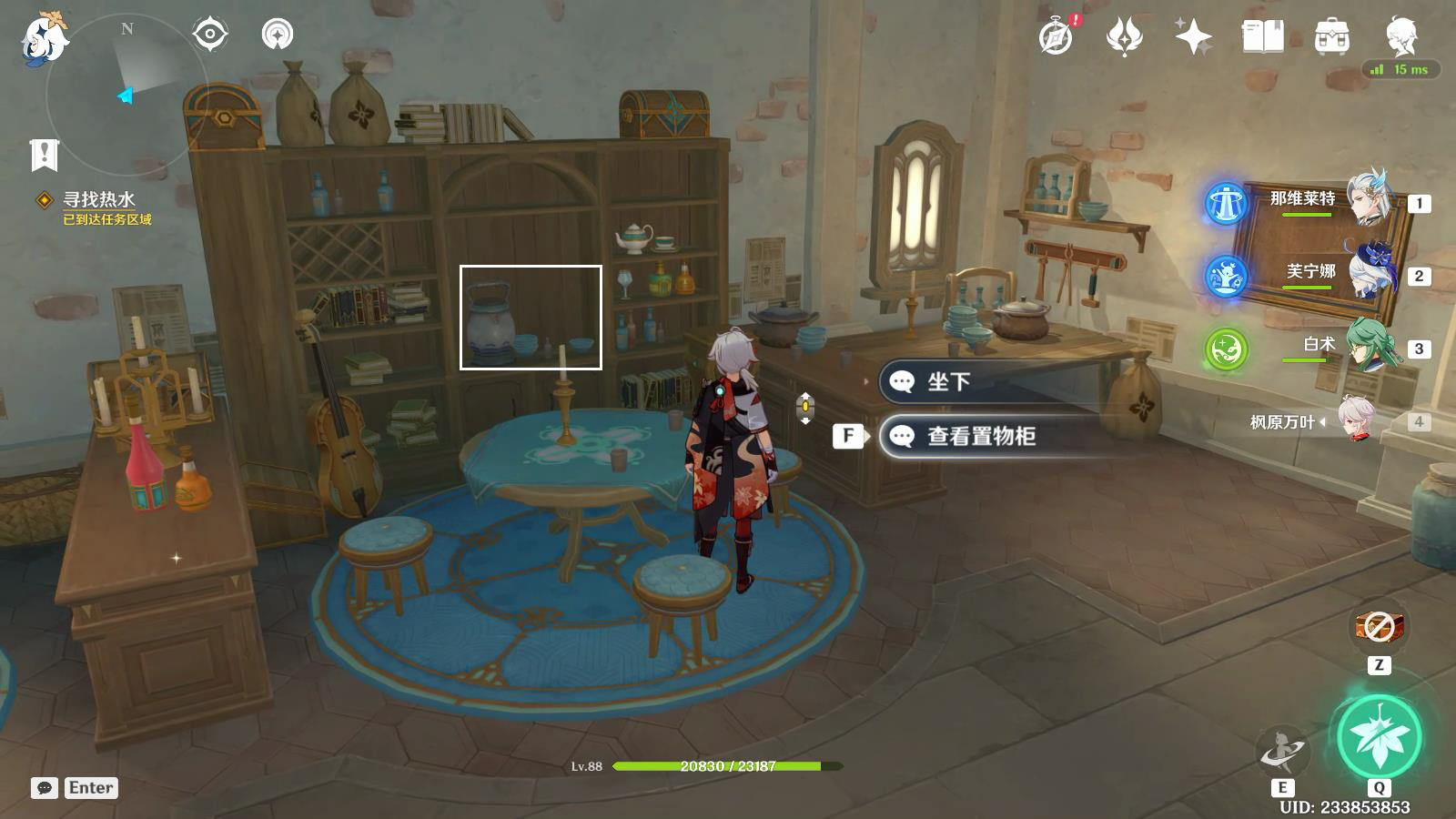Click the elemental sight eye icon
Image resolution: width=1456 pixels, height=819 pixels.
[209, 35]
